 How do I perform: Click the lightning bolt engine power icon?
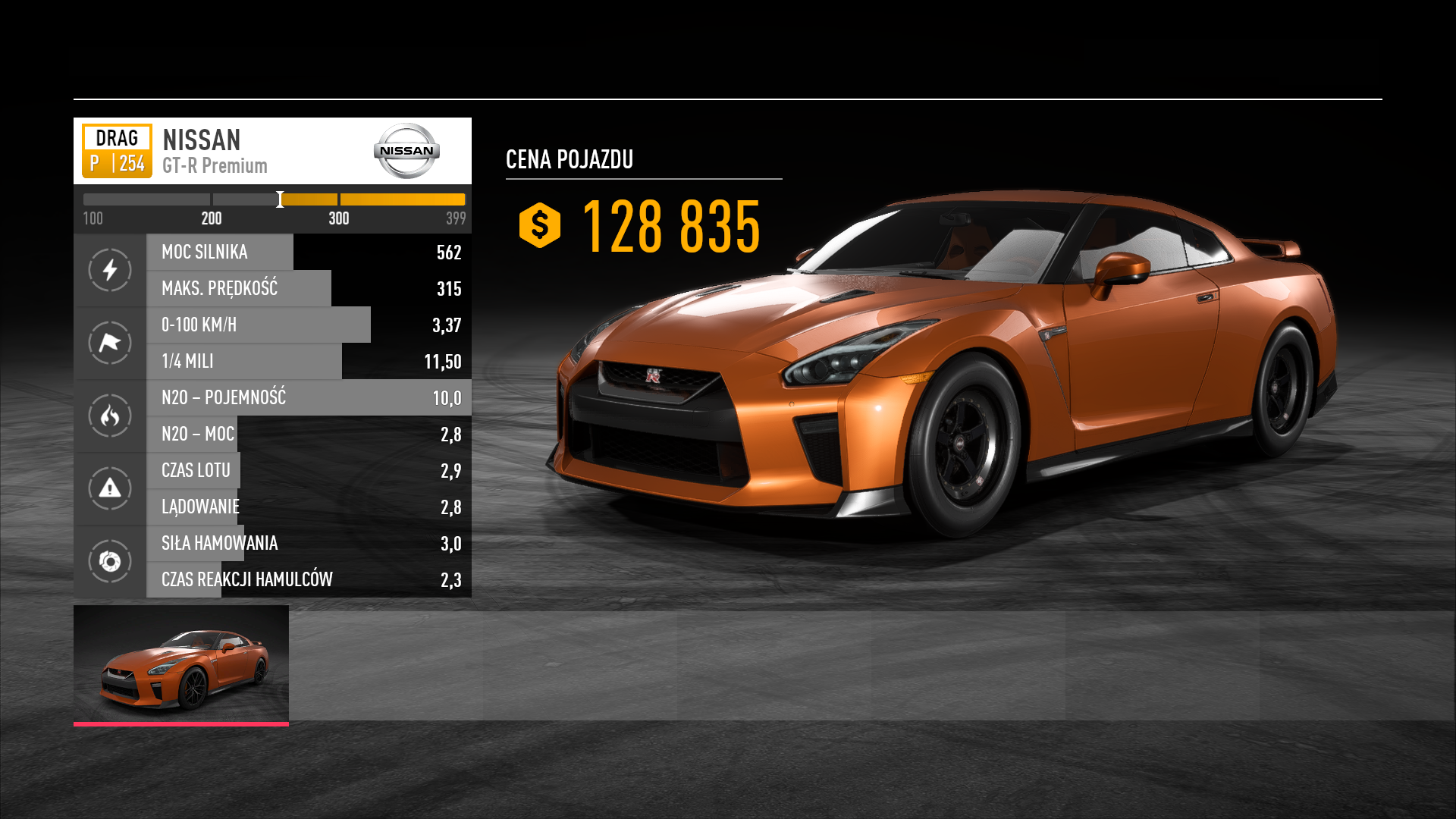(110, 270)
